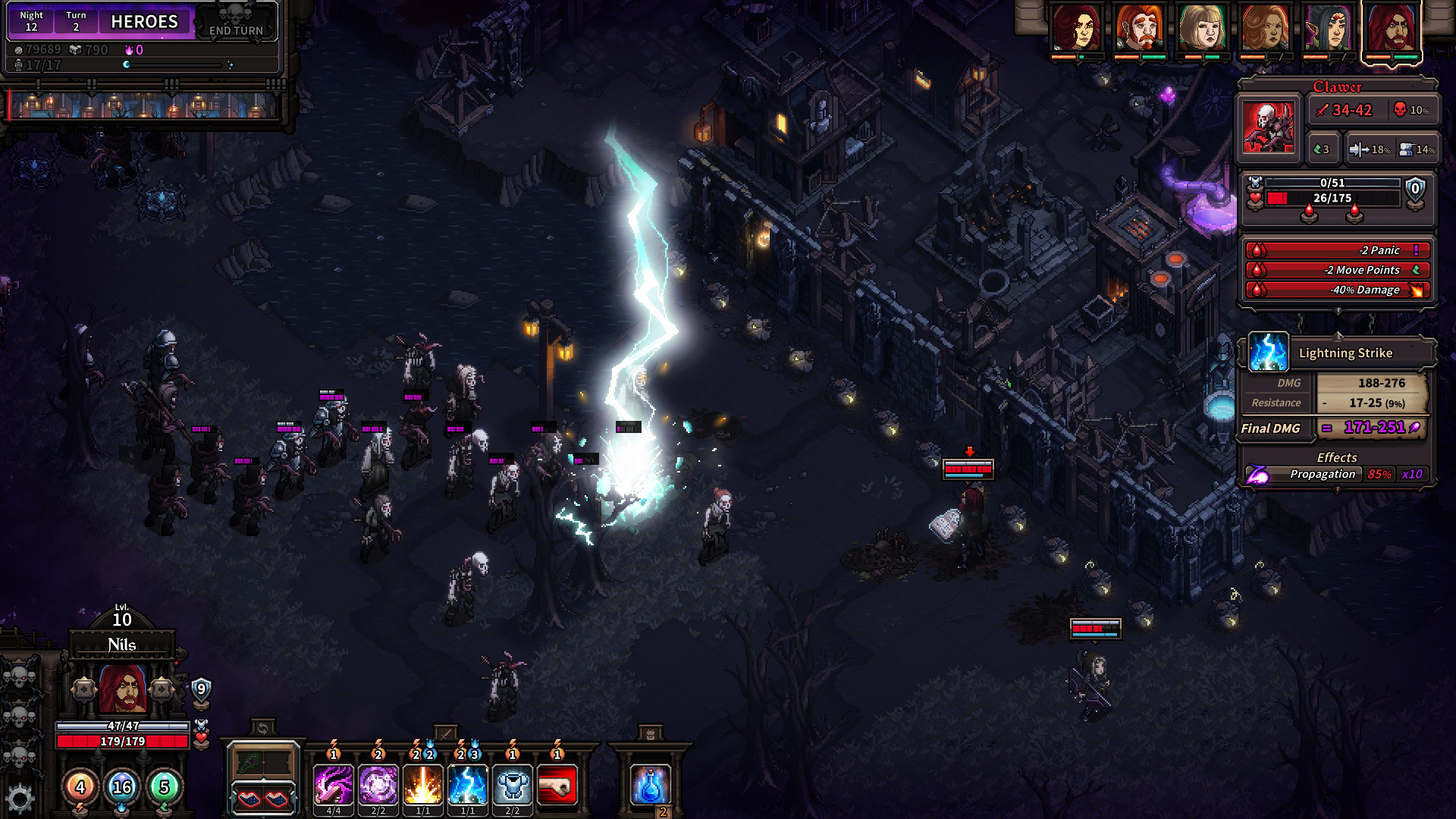Image resolution: width=1456 pixels, height=819 pixels.
Task: Switch to the HEROES phase tab
Action: tap(144, 22)
